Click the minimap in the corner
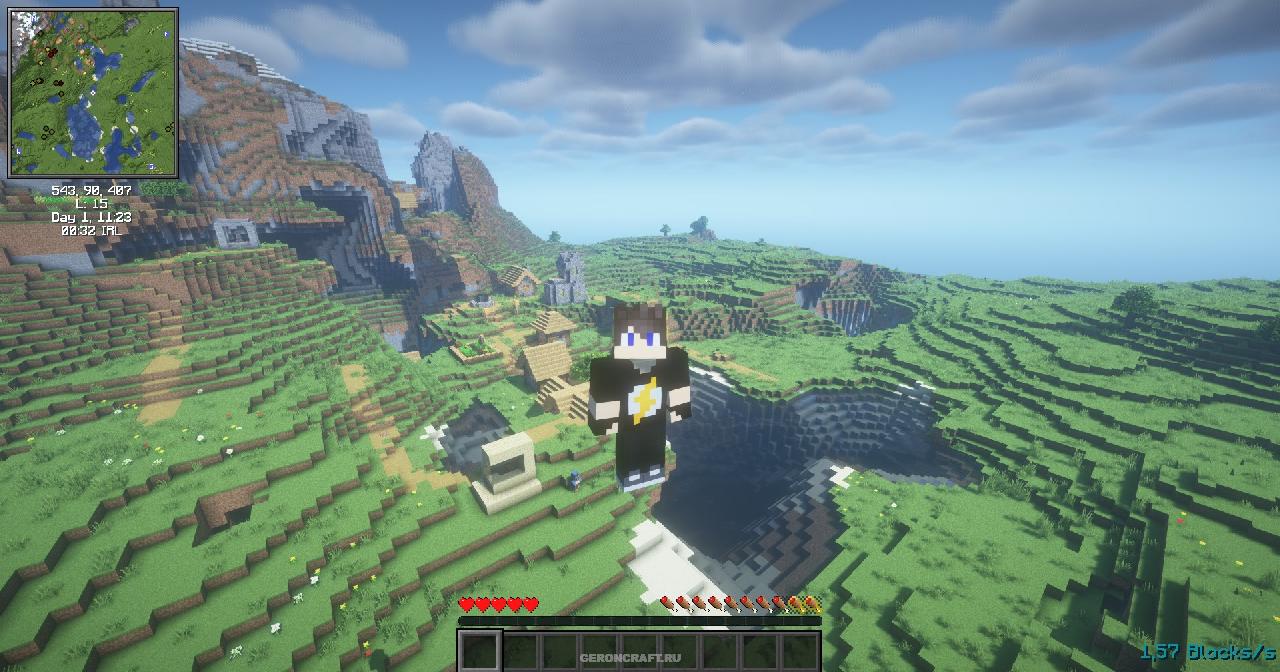 click(x=93, y=92)
